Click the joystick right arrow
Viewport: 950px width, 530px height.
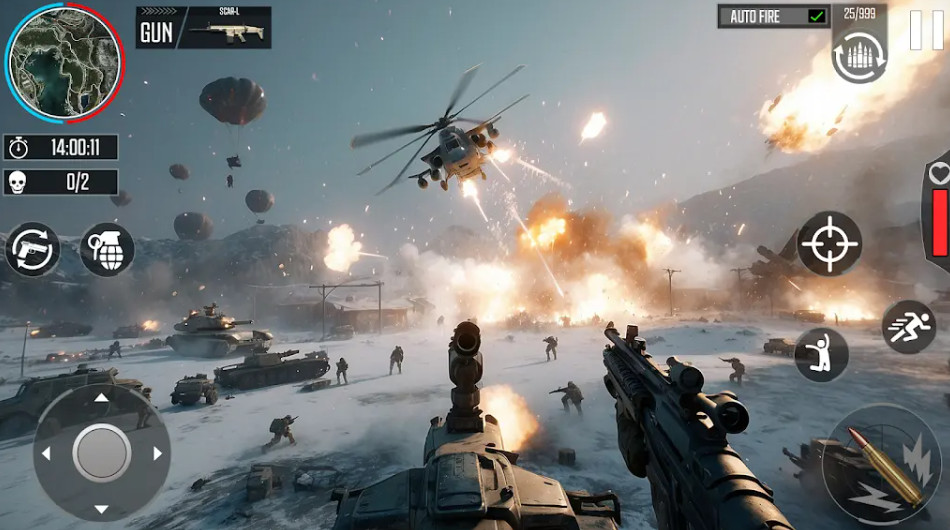[157, 453]
